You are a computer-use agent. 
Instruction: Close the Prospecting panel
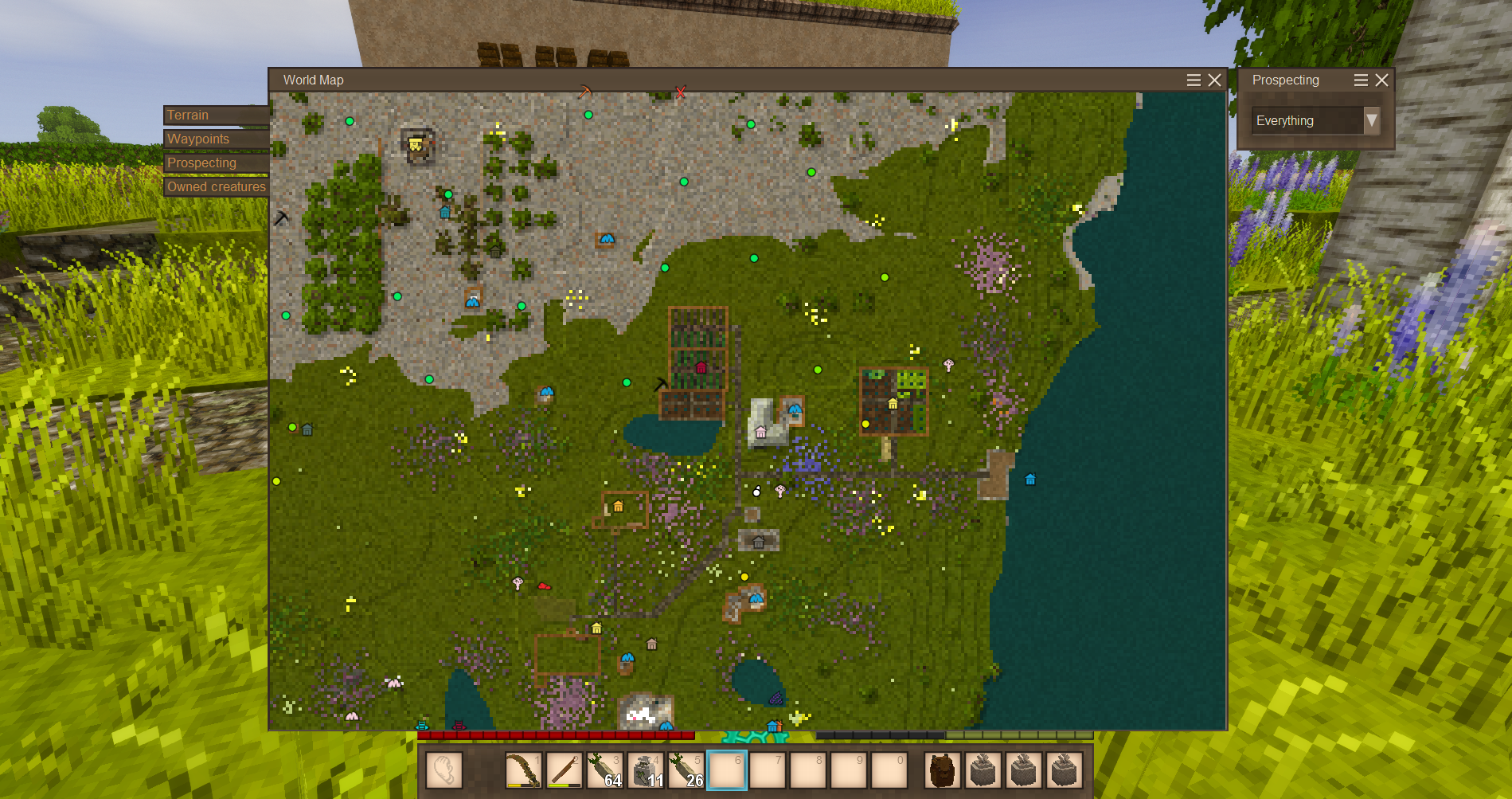coord(1382,80)
